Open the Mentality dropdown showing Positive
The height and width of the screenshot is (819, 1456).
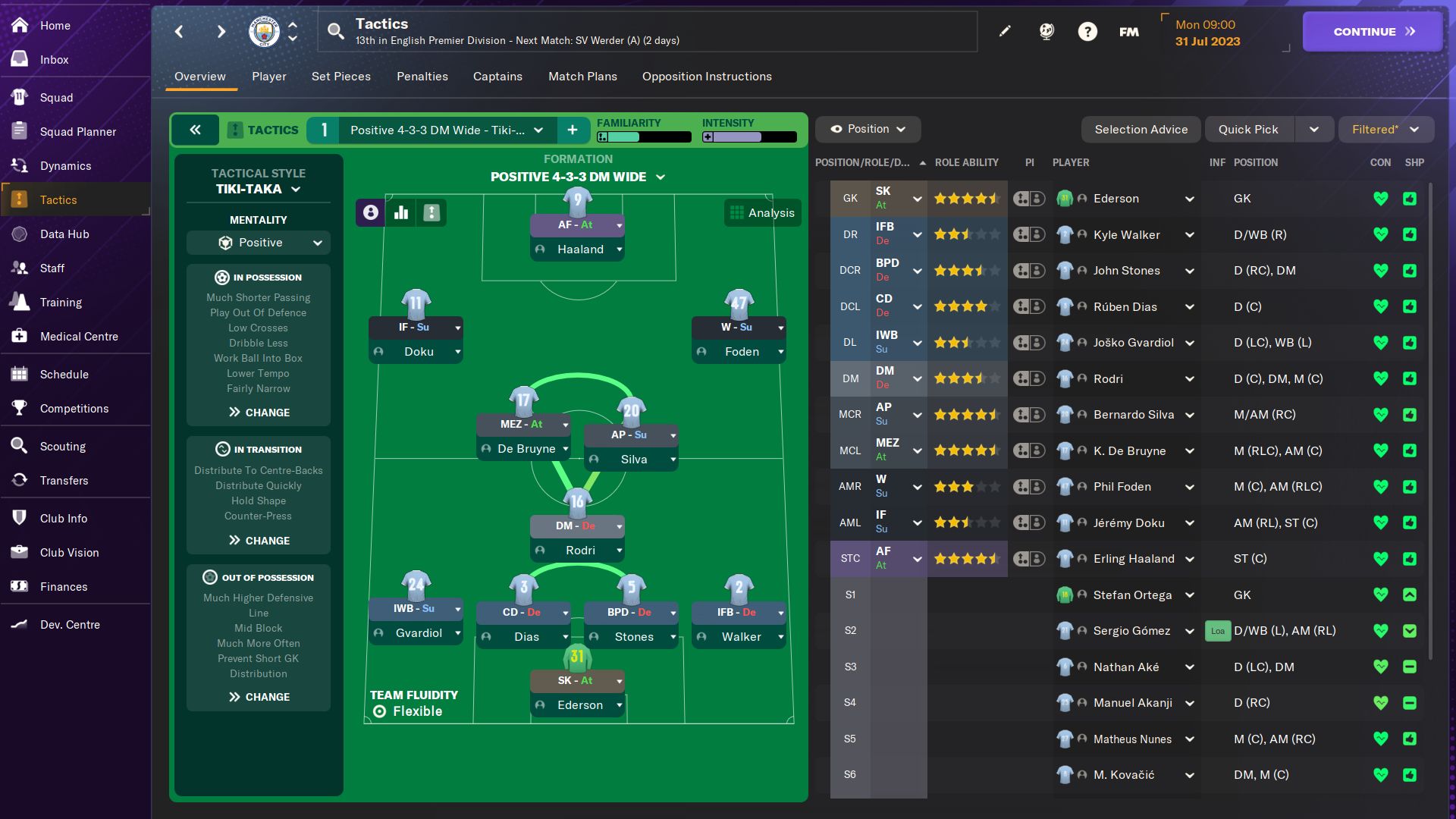pyautogui.click(x=259, y=243)
